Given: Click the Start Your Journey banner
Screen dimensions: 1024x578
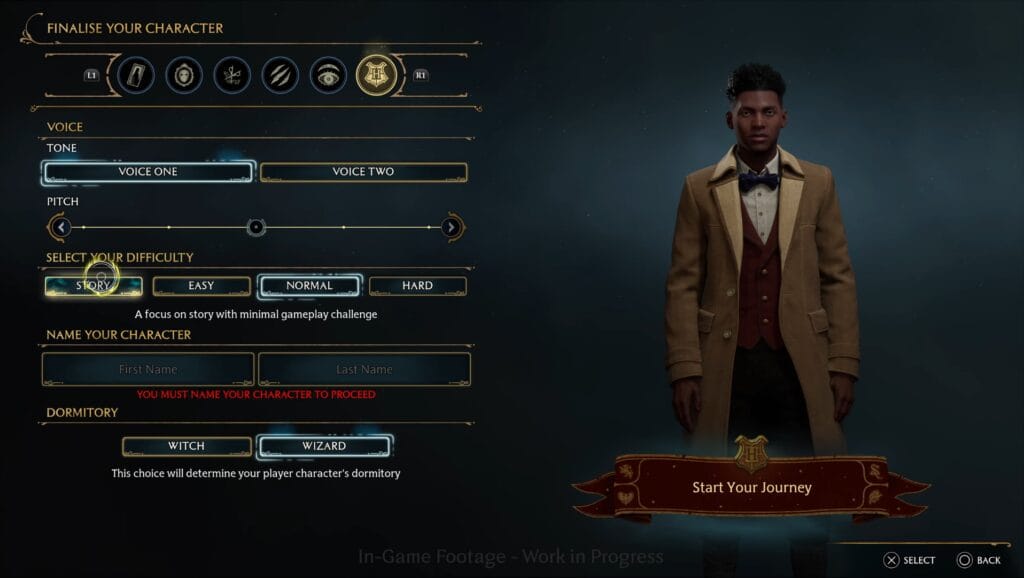Looking at the screenshot, I should (x=752, y=488).
